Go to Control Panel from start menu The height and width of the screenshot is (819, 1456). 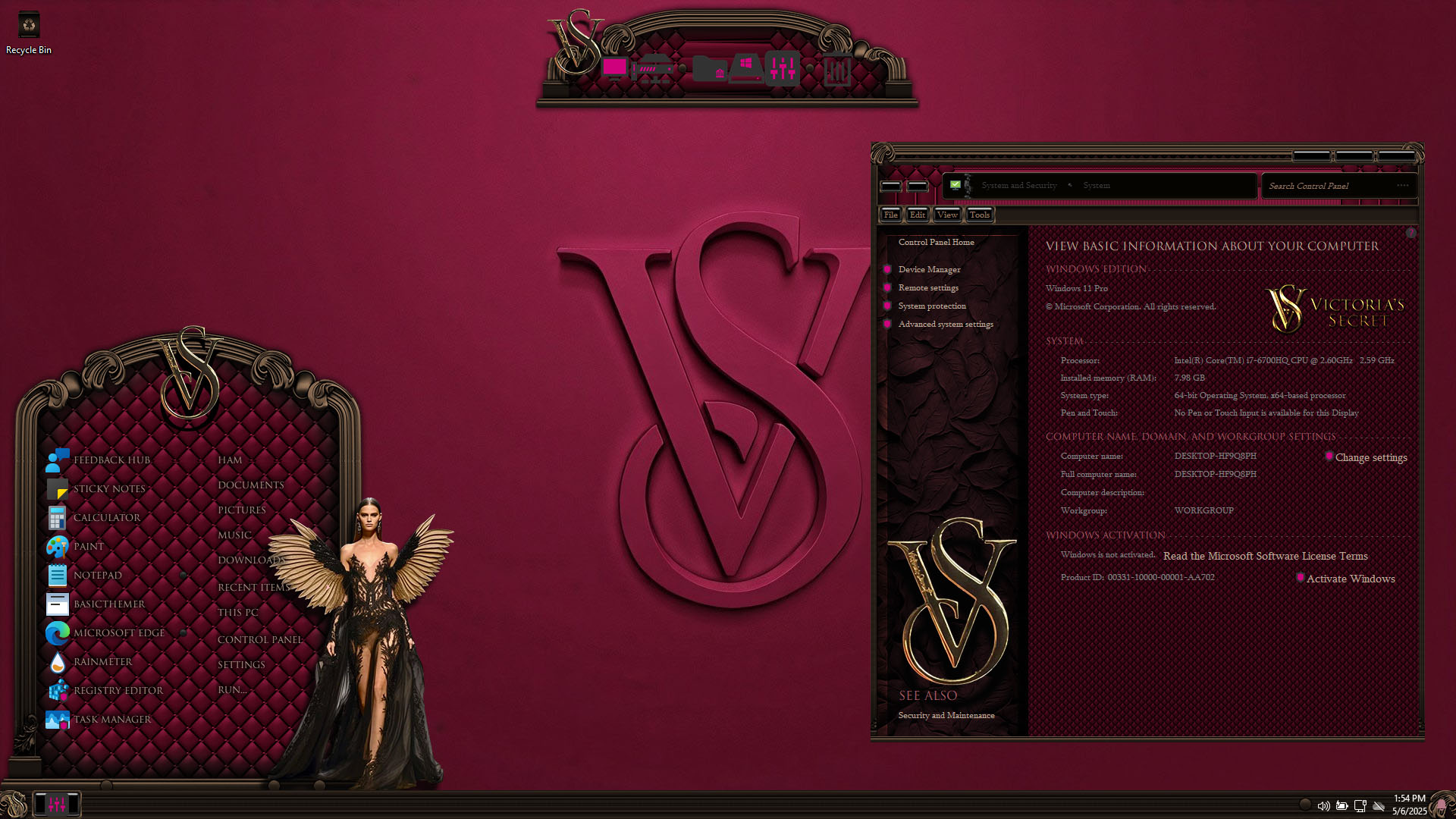click(x=259, y=640)
